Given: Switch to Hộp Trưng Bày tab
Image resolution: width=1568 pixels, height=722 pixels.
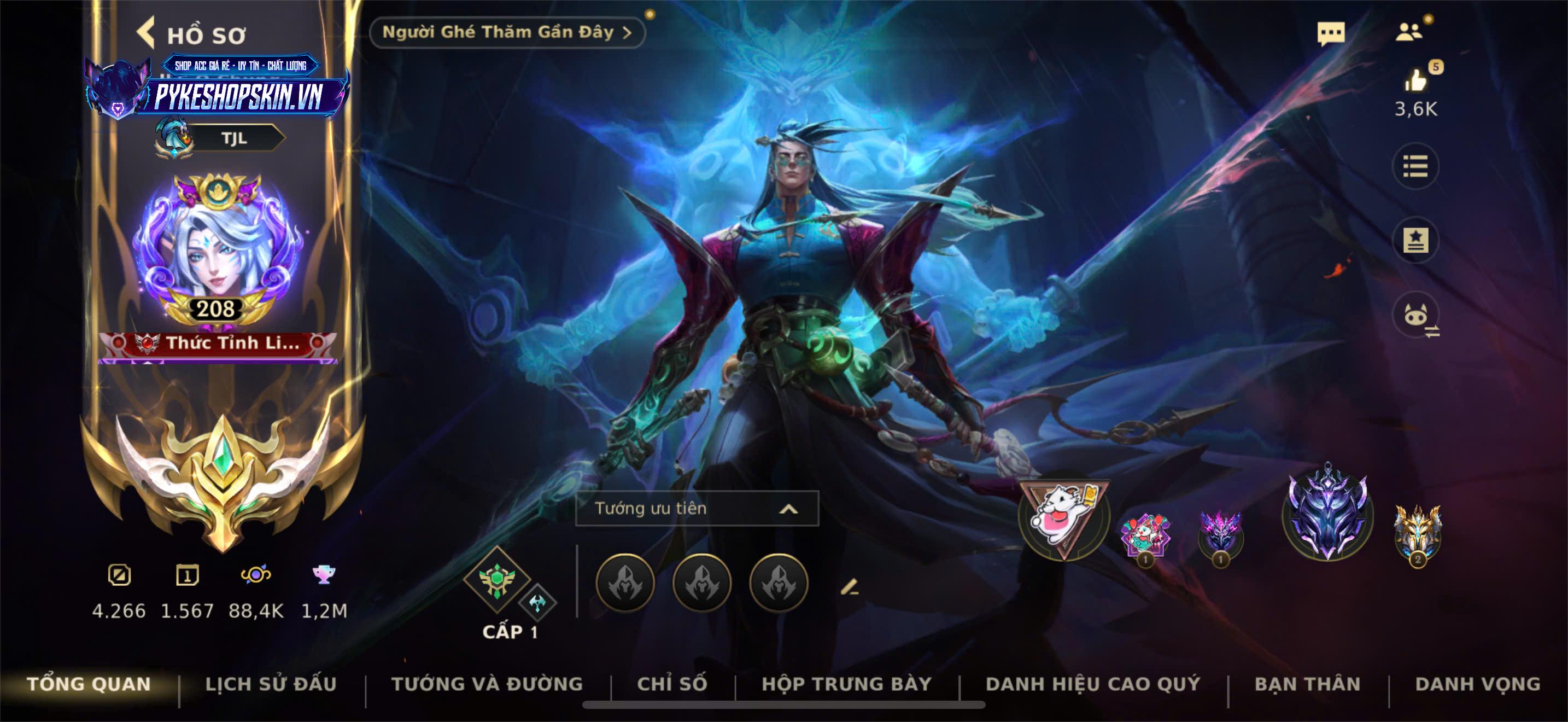Looking at the screenshot, I should [x=847, y=684].
